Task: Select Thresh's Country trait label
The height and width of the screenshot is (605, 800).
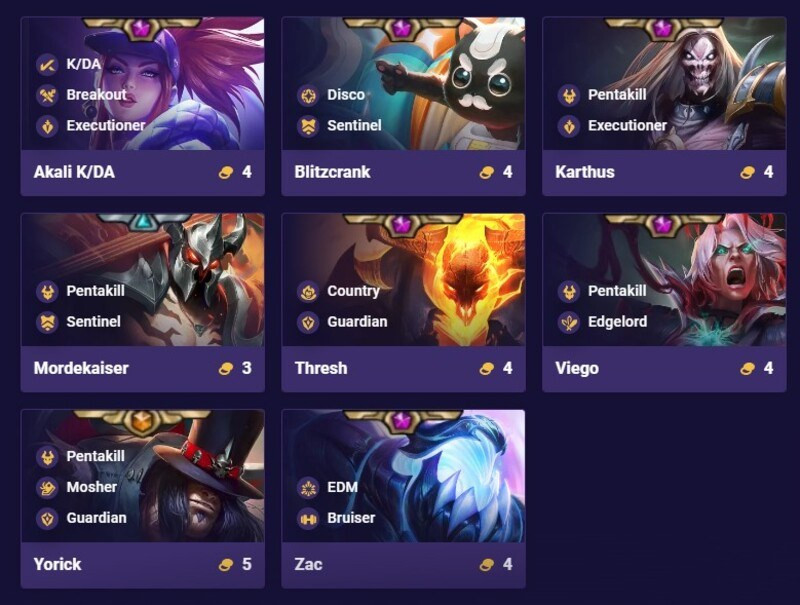Action: (353, 291)
